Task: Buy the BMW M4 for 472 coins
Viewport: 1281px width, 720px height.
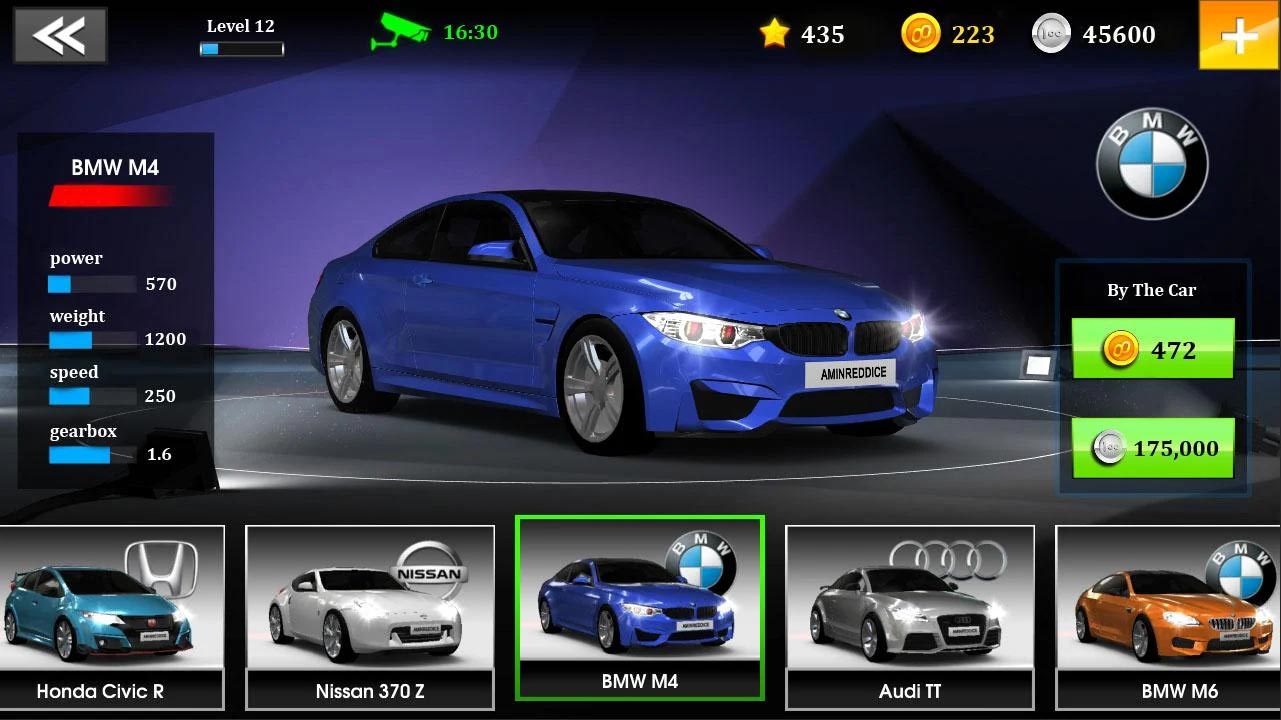Action: pyautogui.click(x=1152, y=349)
